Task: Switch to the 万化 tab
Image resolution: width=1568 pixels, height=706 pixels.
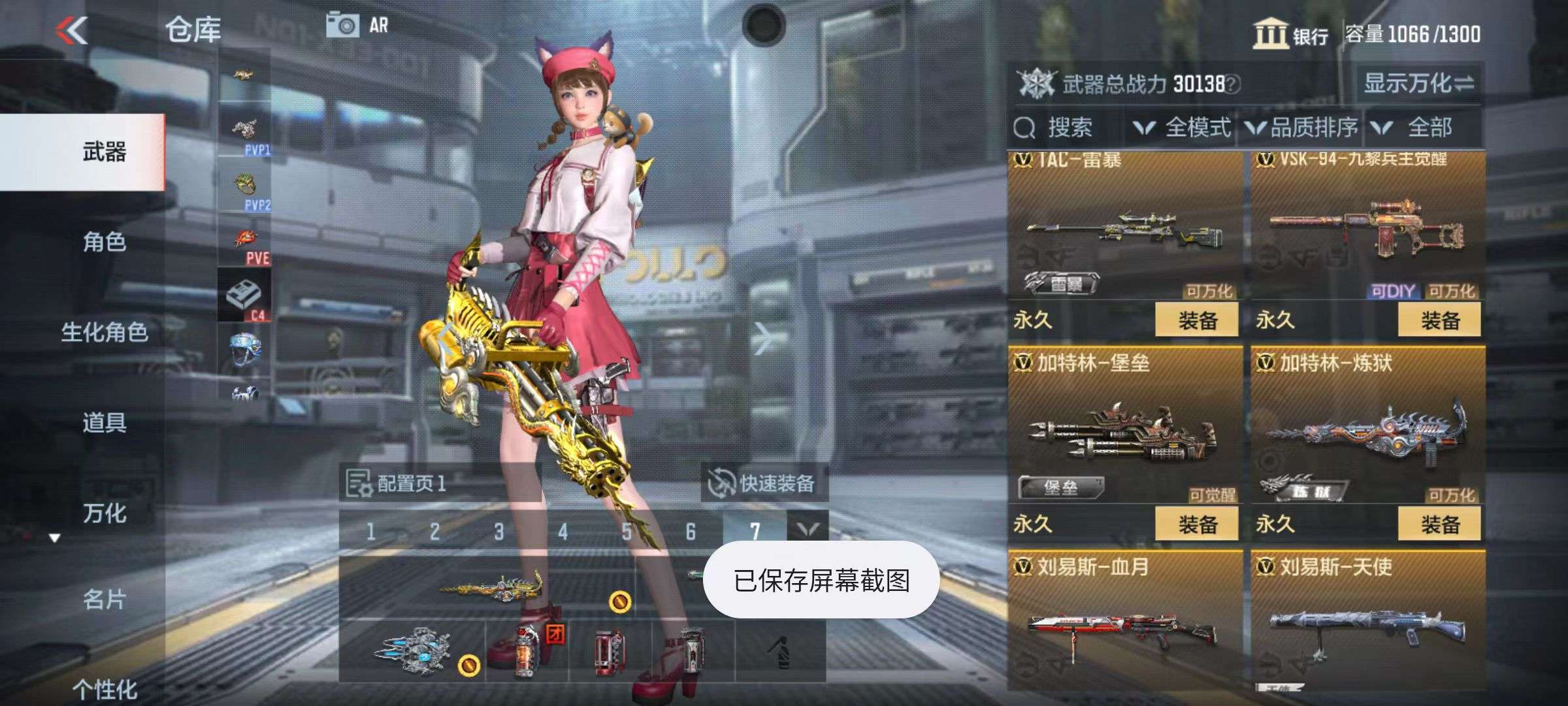Action: pyautogui.click(x=104, y=513)
